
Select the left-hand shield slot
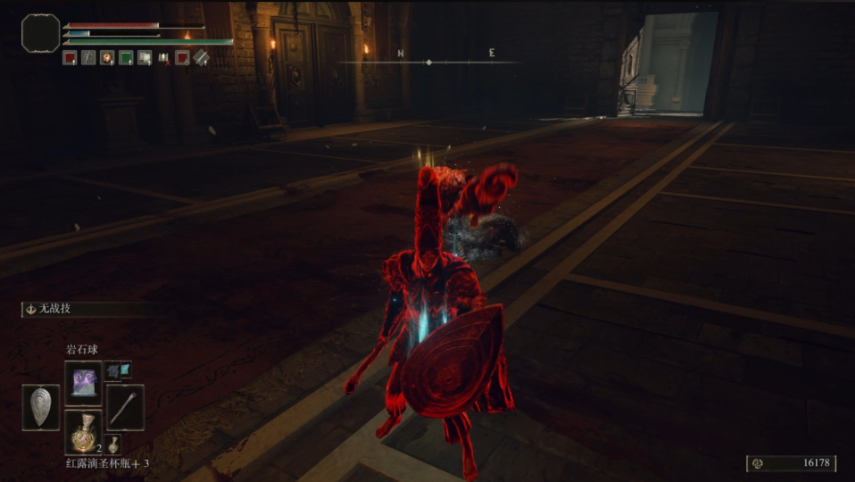click(41, 407)
